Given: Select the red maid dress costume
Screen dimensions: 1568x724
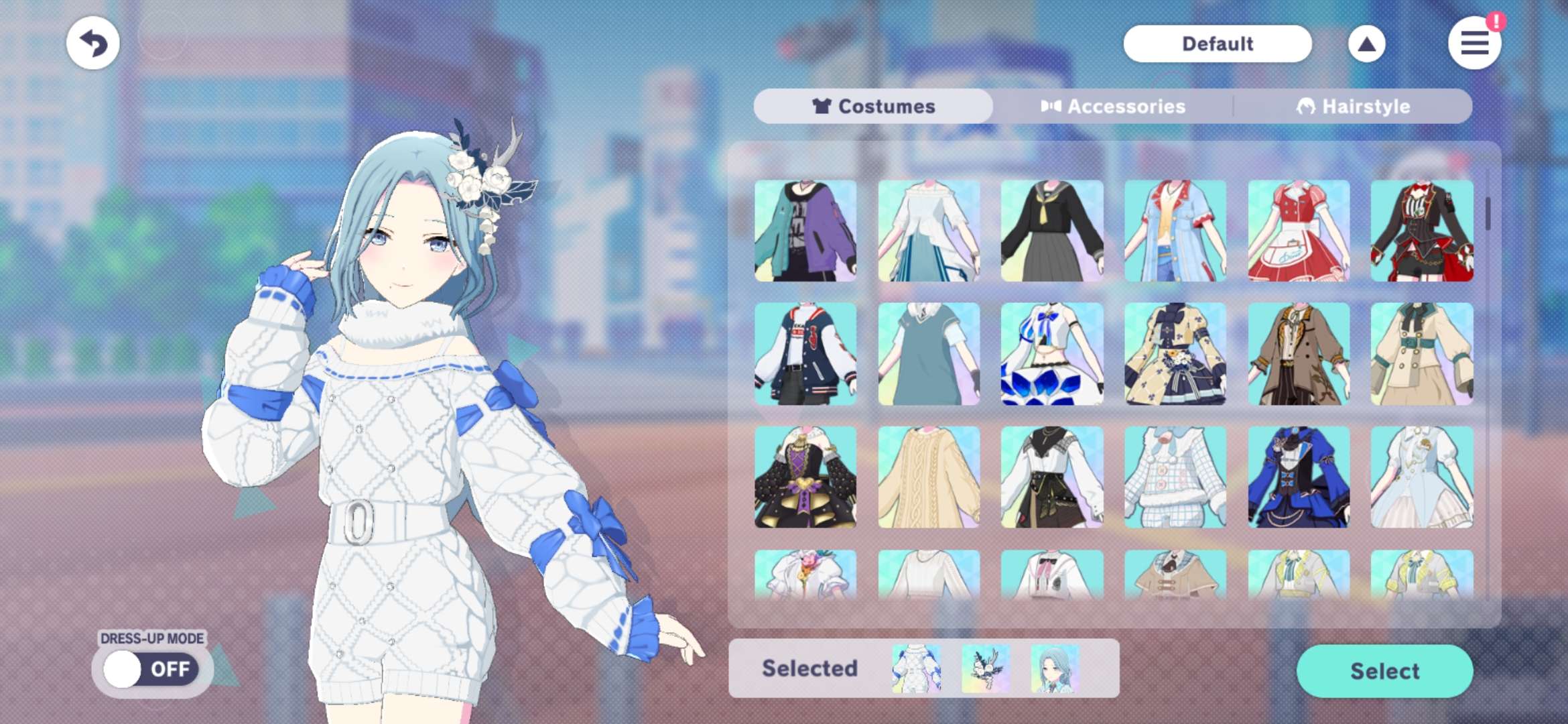Looking at the screenshot, I should [x=1299, y=231].
